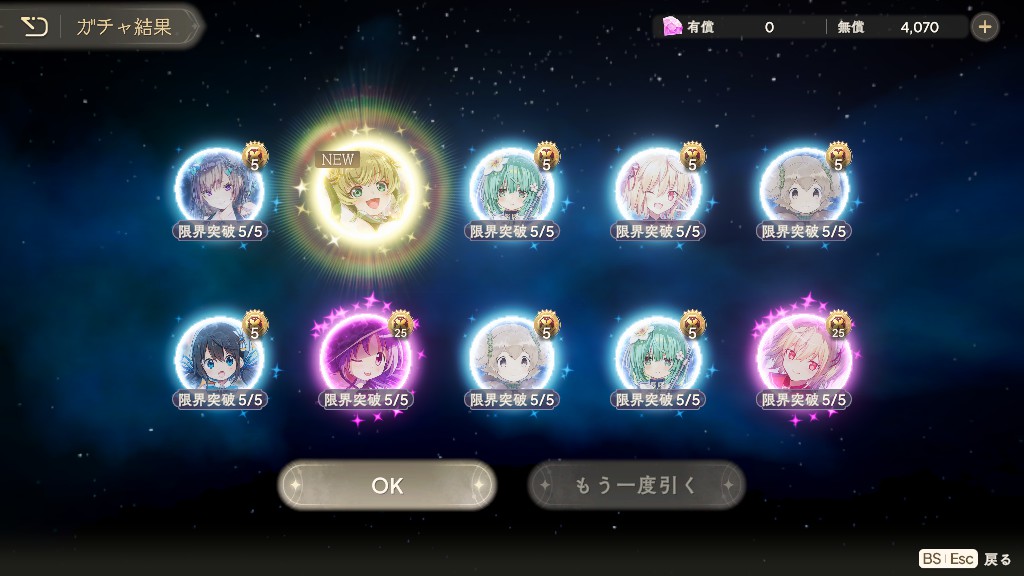
Task: Click the もう一度引く (draw again) button
Action: point(636,485)
